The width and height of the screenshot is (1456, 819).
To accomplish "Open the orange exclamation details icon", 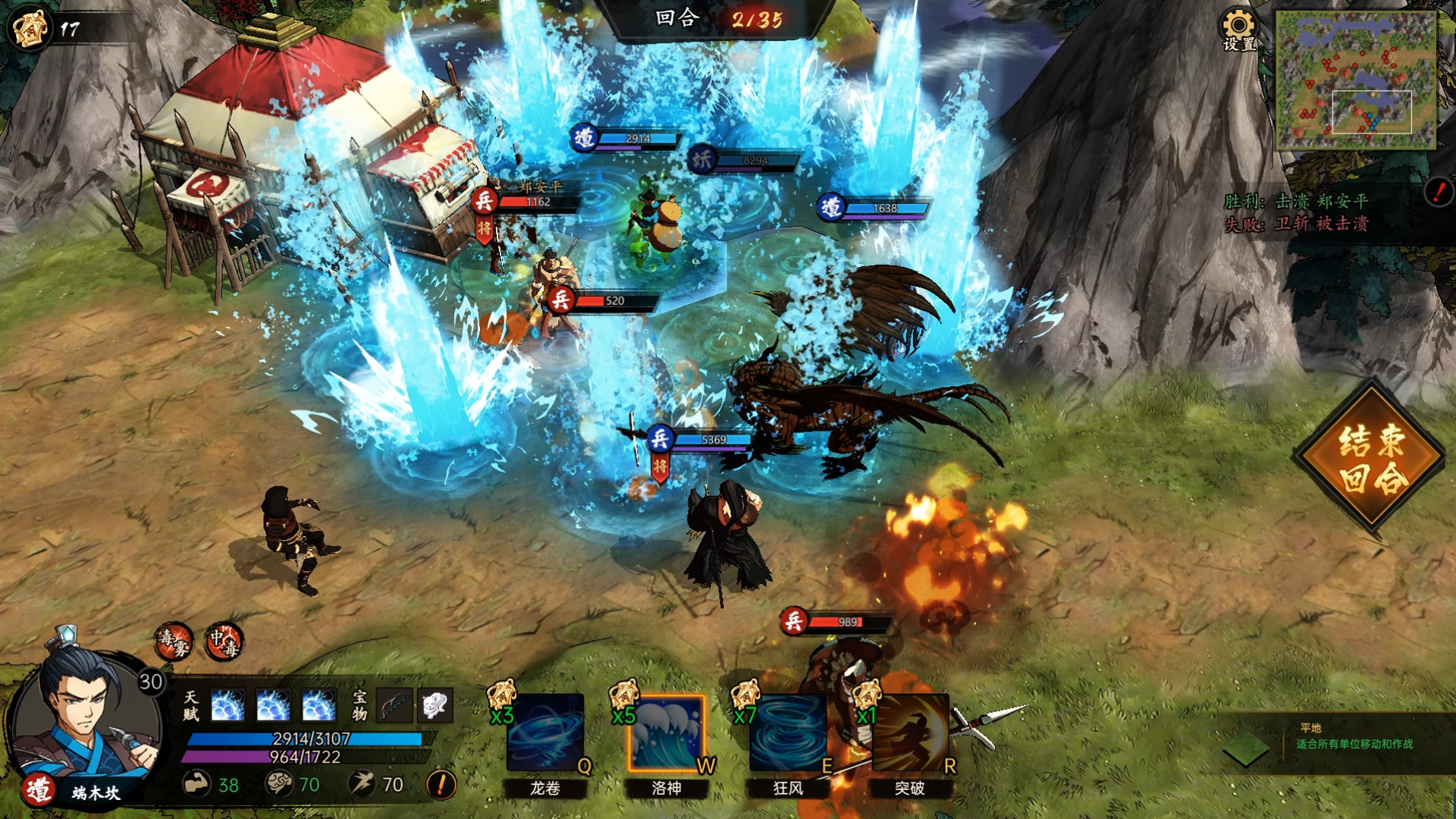I will tap(441, 784).
